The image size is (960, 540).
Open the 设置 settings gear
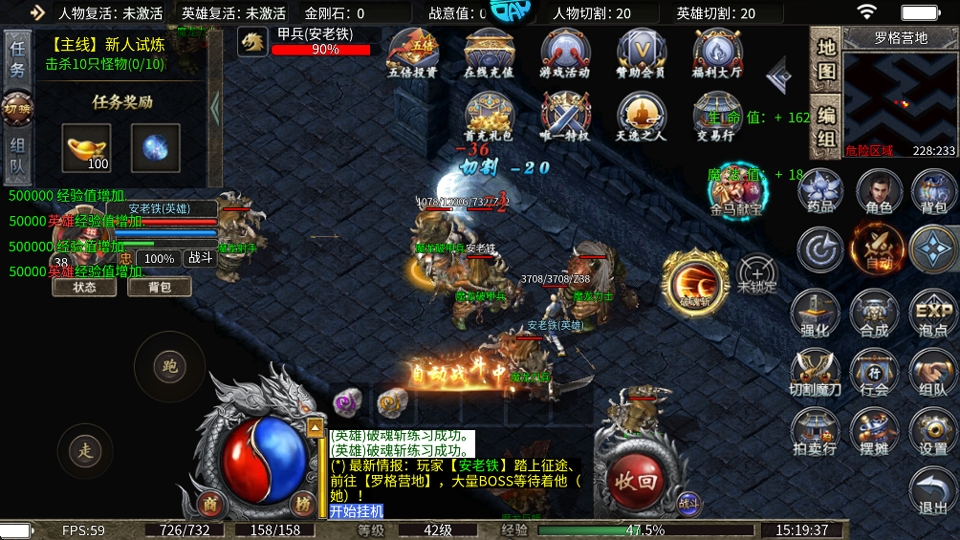click(933, 433)
